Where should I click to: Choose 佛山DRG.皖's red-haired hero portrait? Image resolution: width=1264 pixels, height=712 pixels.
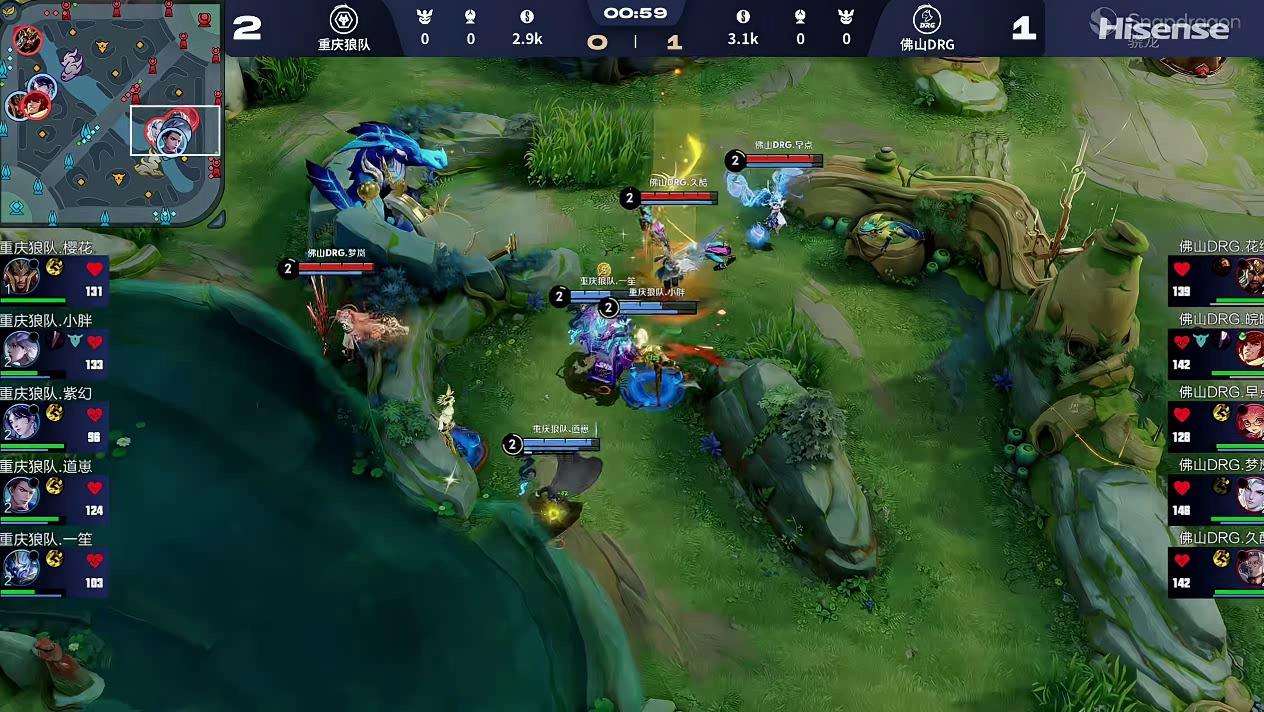(x=1250, y=346)
